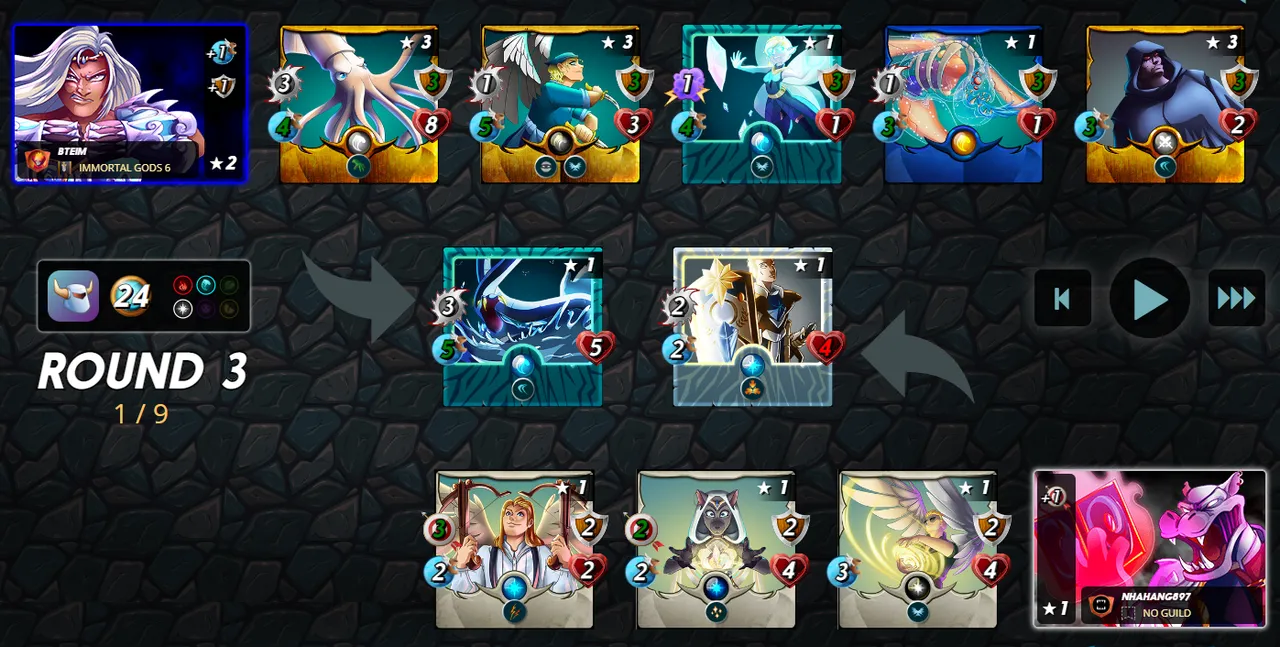The height and width of the screenshot is (647, 1280).
Task: Open NHAHANG897's pink dragon summoner card
Action: coord(1150,548)
